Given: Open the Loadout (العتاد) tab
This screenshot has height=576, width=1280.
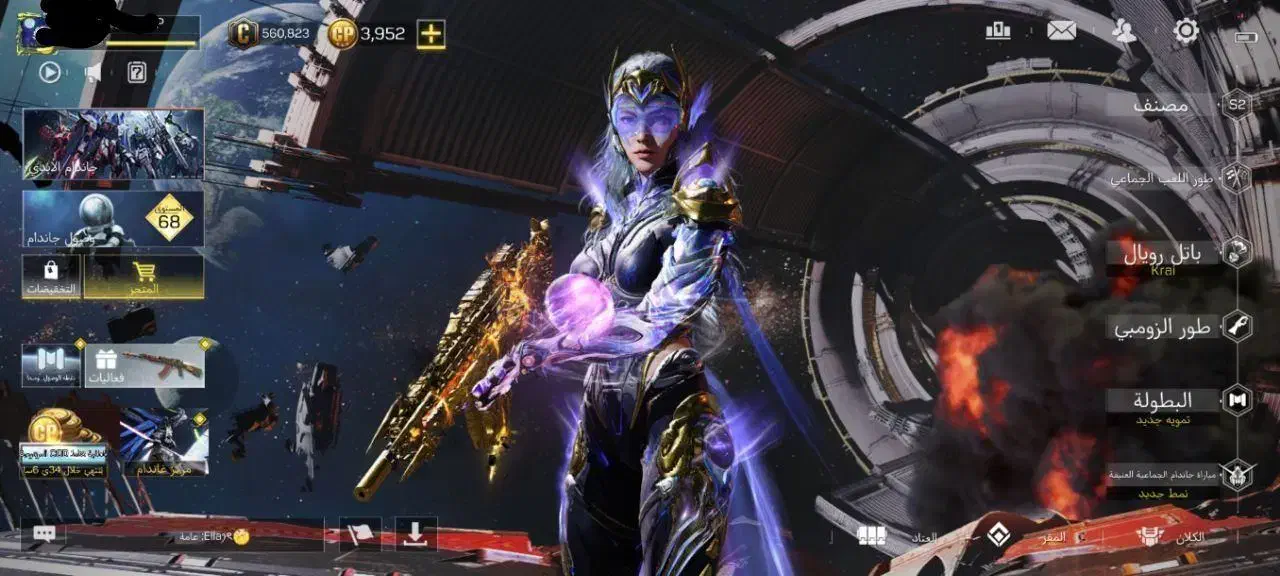Looking at the screenshot, I should (900, 537).
